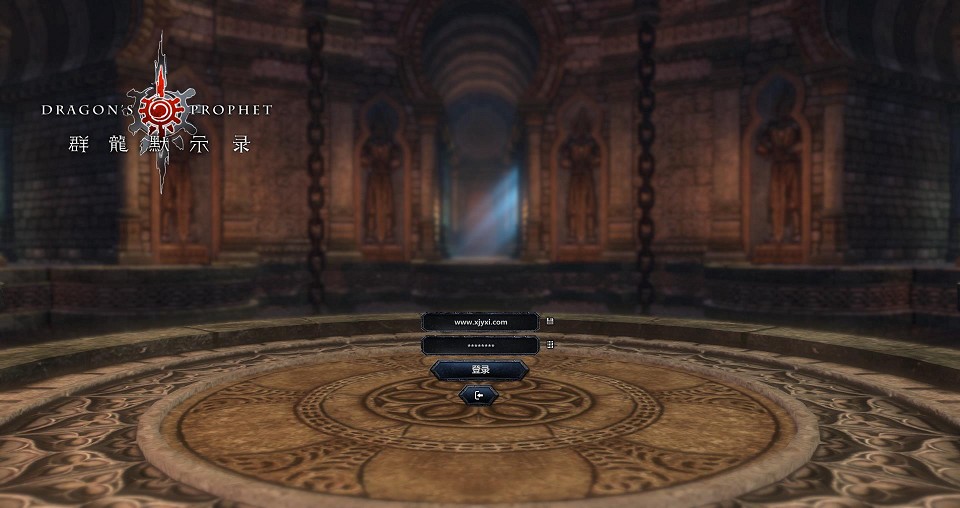
Task: Click the exit arrow button below login
Action: pos(479,395)
